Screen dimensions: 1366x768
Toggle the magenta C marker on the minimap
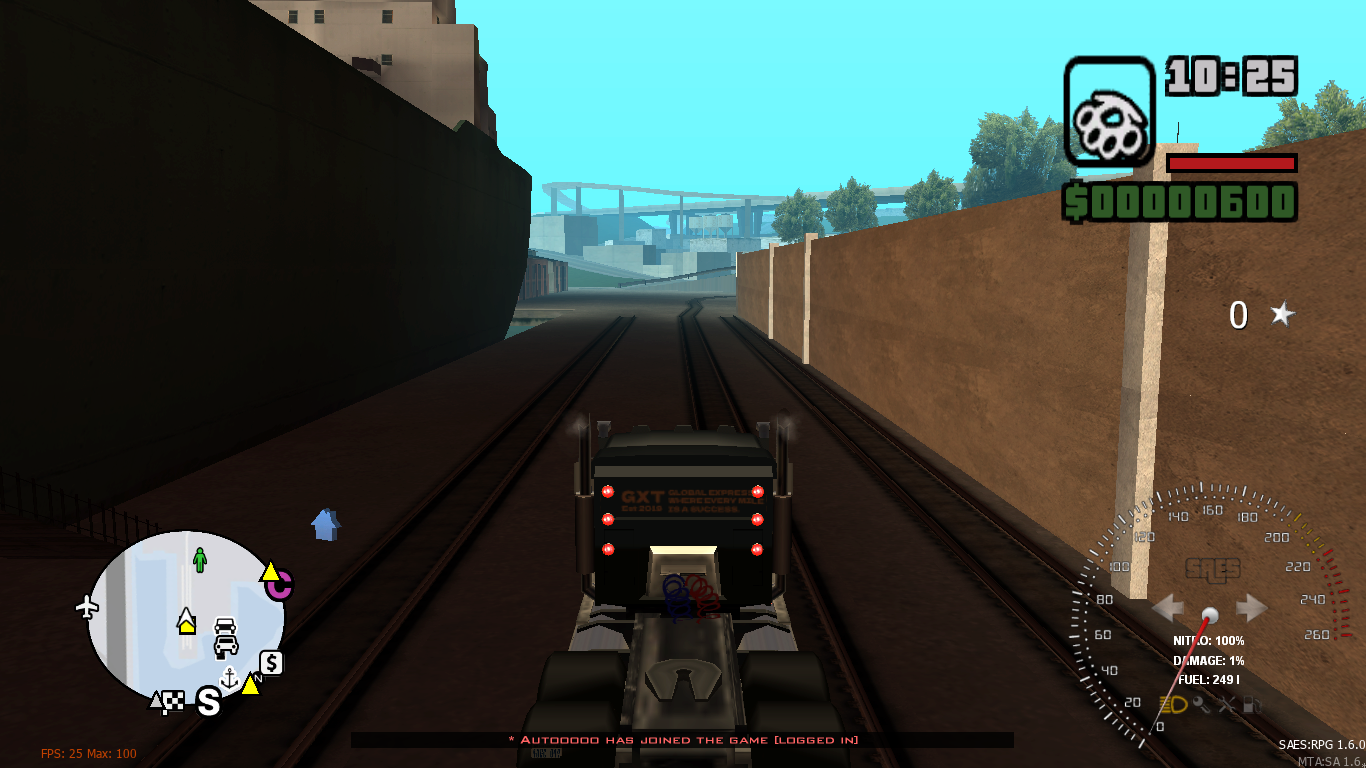(x=280, y=586)
